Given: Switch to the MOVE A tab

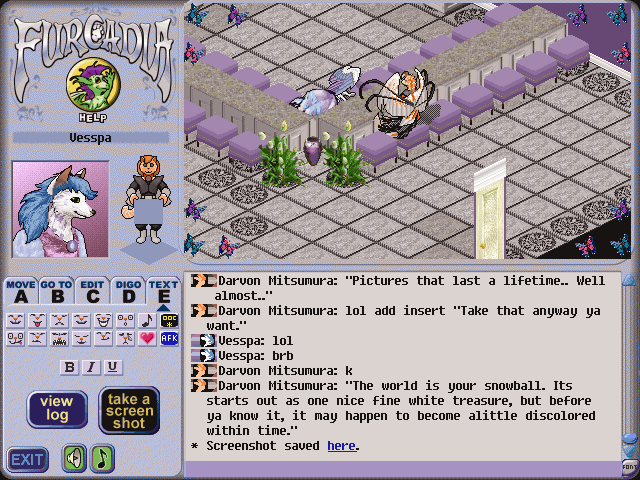Looking at the screenshot, I should [x=20, y=291].
